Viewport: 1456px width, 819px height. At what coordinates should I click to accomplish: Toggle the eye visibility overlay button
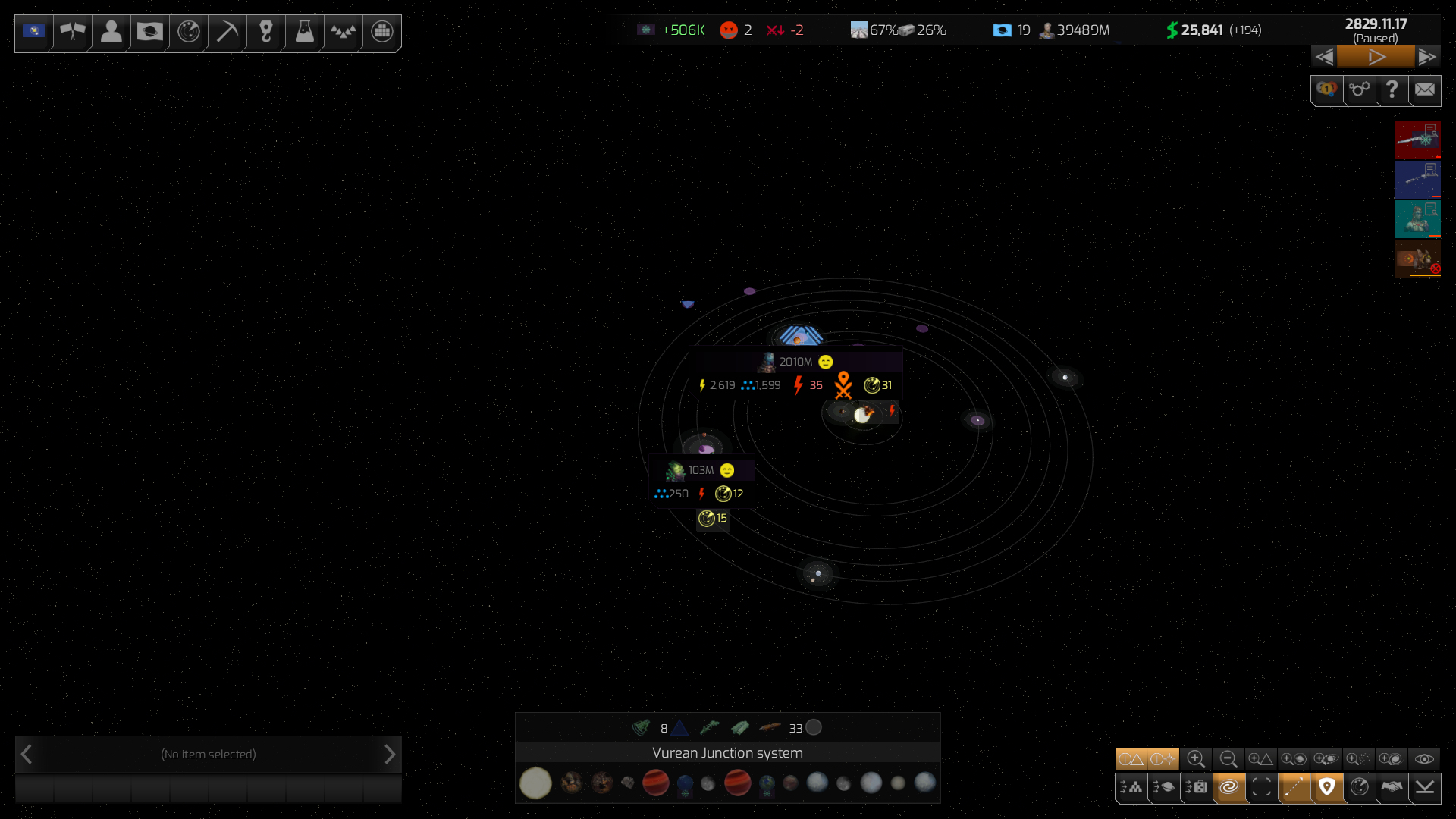click(1424, 759)
